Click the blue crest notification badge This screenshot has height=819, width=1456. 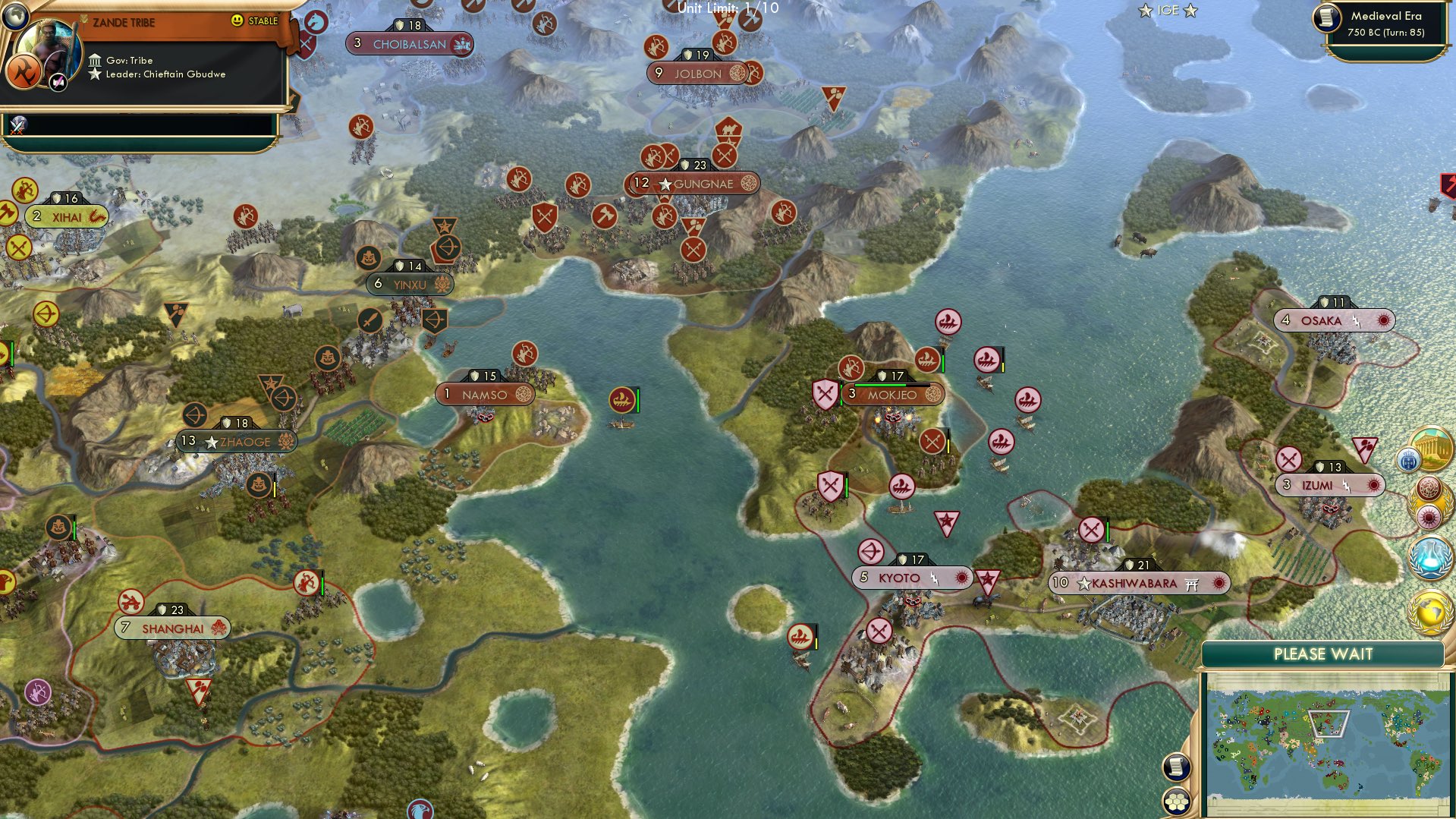pos(1409,460)
